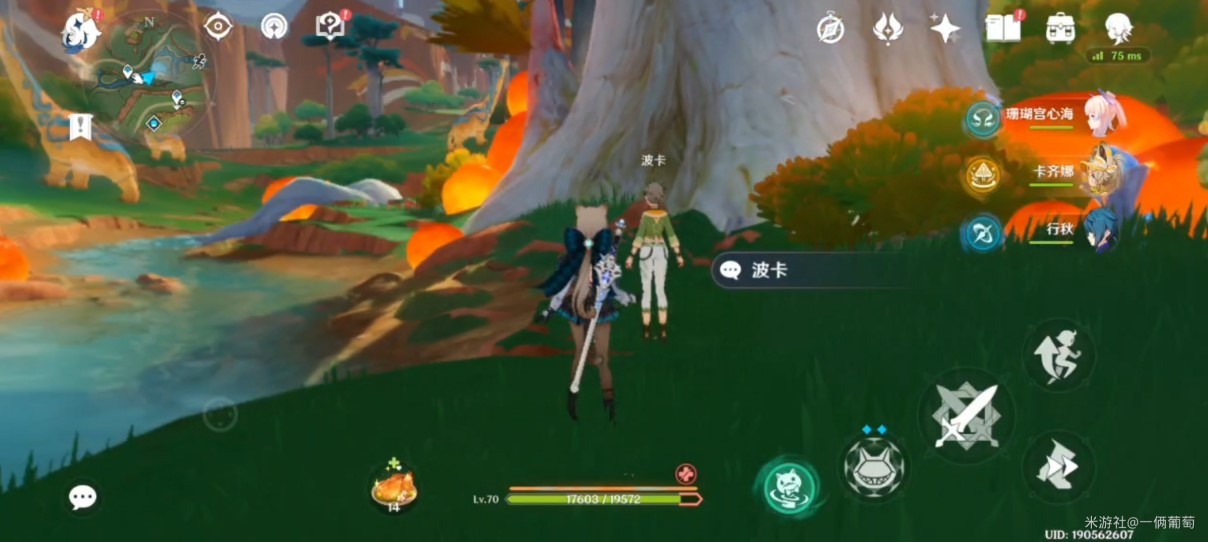This screenshot has width=1208, height=542.
Task: Open the compass events icon
Action: pyautogui.click(x=830, y=29)
